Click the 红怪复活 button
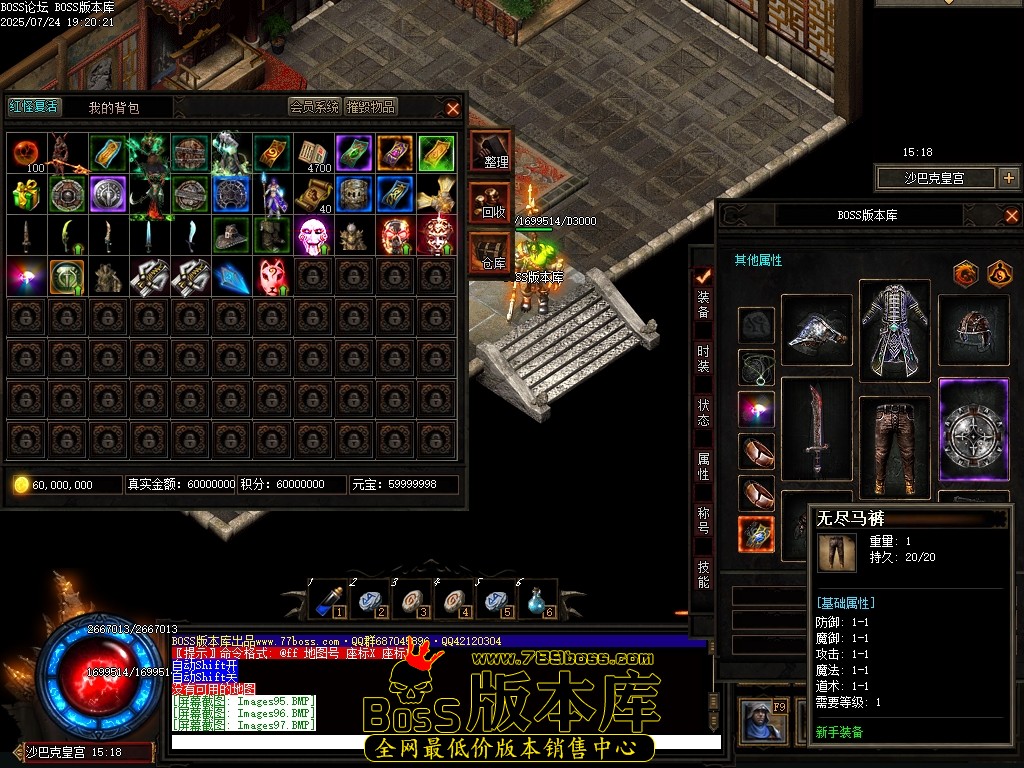 tap(33, 107)
